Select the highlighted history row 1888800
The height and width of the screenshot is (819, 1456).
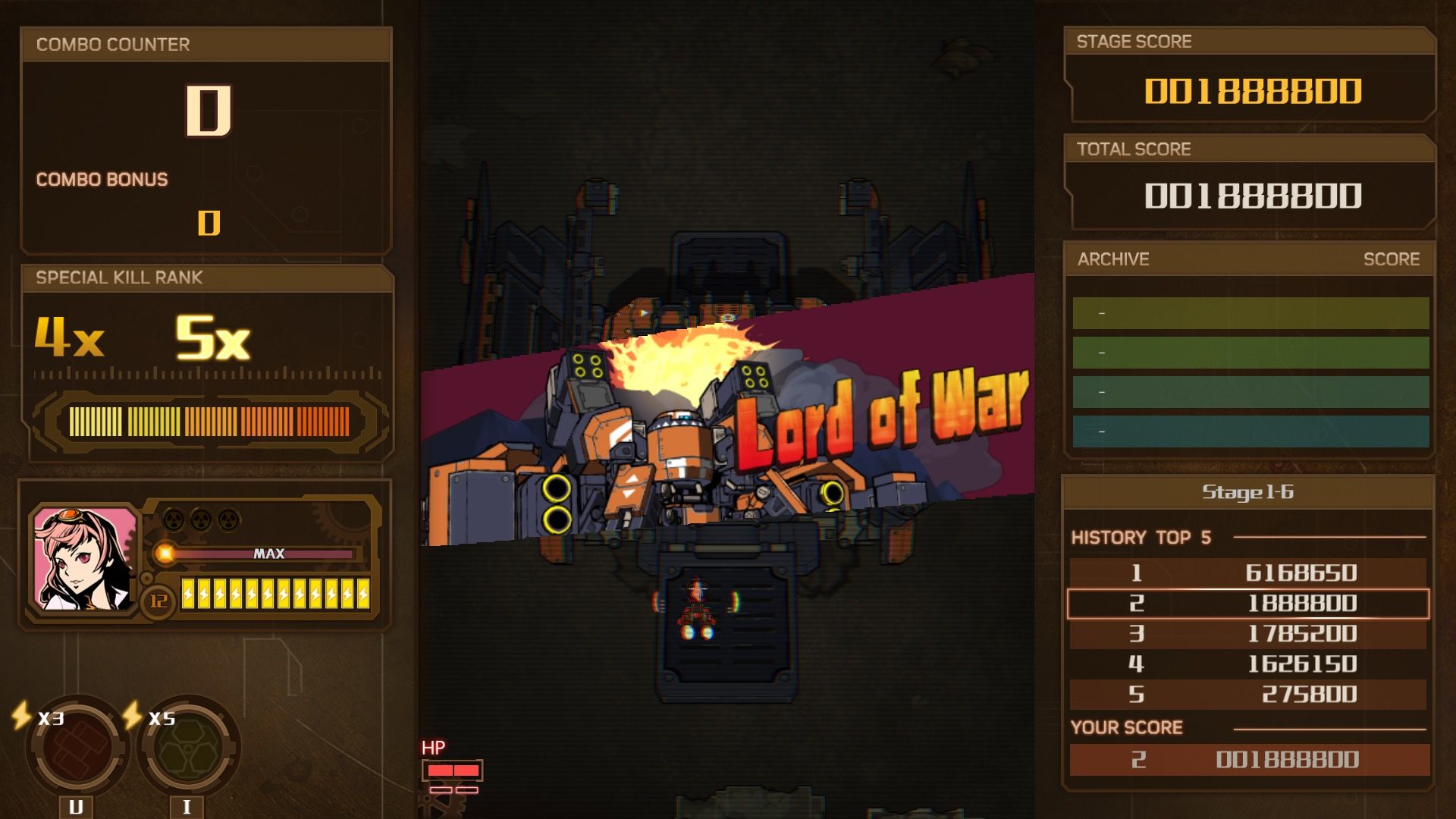[1247, 604]
